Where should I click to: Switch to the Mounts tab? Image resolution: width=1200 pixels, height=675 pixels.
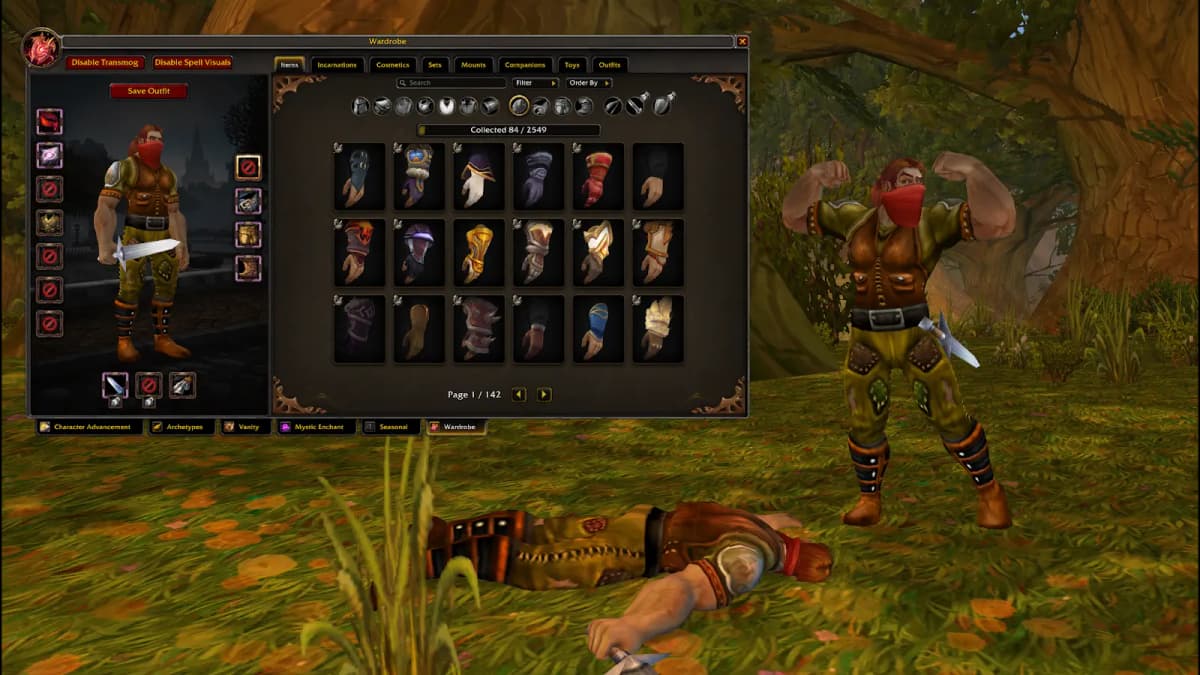473,65
